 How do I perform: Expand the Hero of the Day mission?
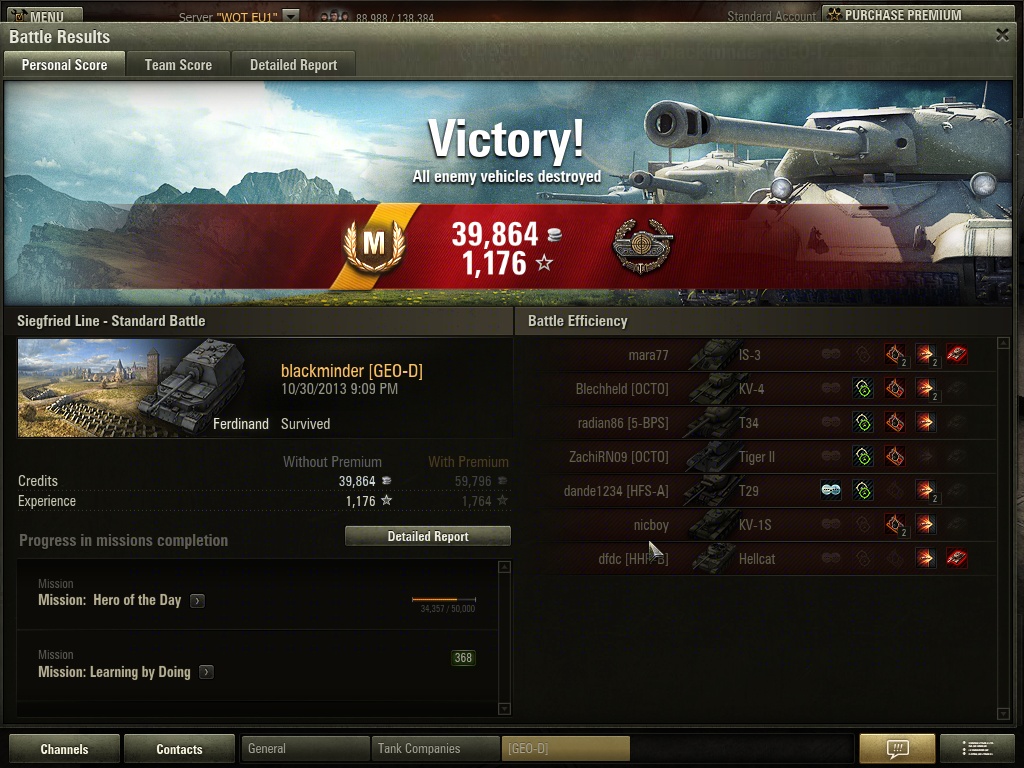(x=198, y=601)
